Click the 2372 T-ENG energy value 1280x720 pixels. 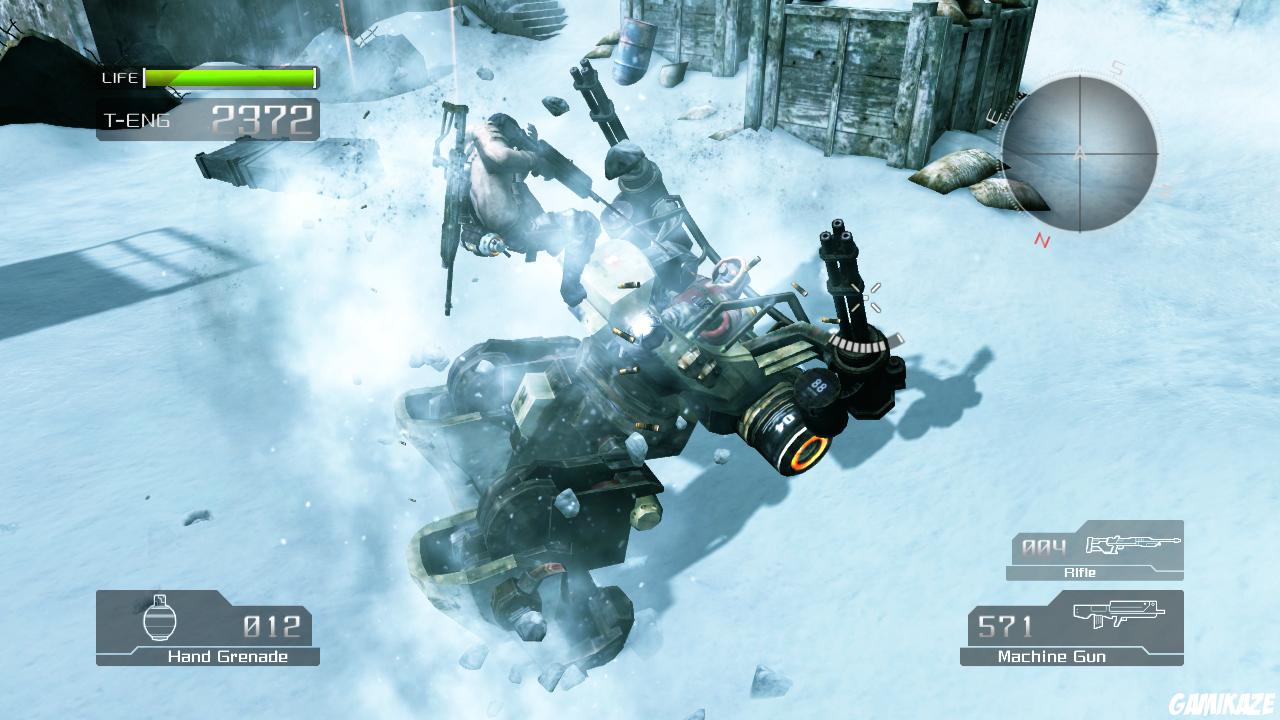[x=260, y=118]
